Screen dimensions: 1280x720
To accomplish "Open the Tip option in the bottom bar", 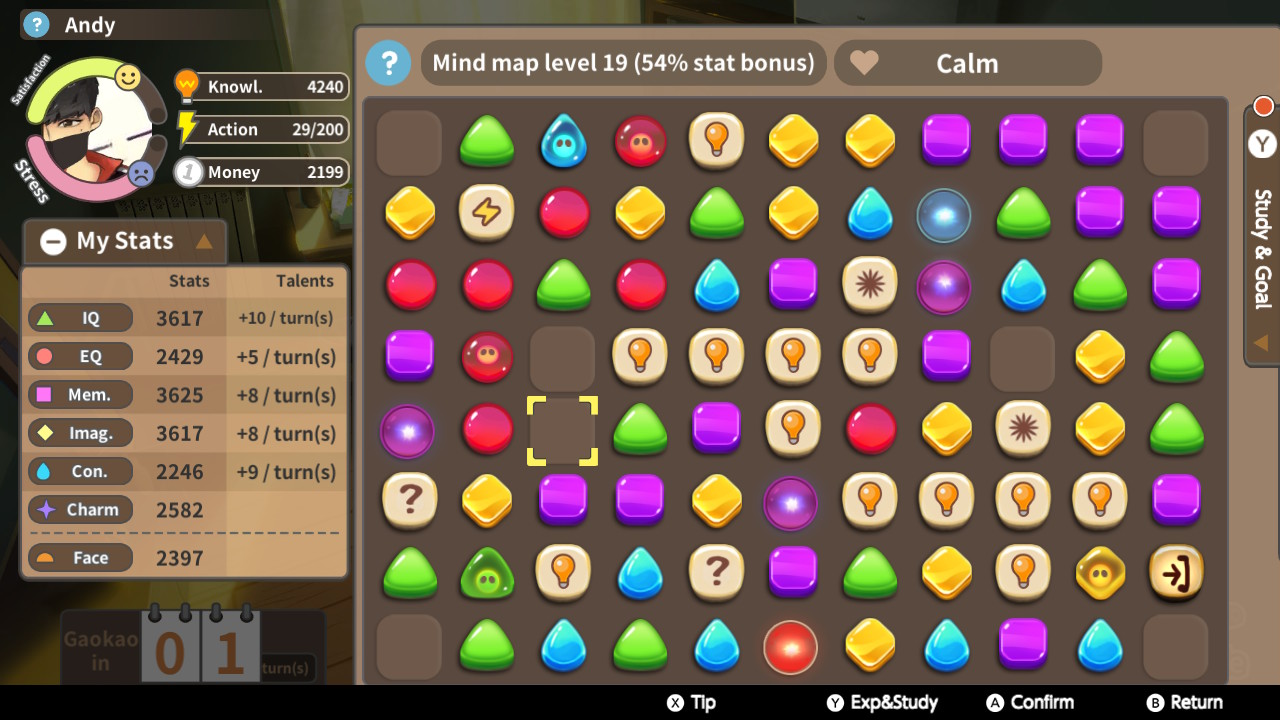I will 690,702.
